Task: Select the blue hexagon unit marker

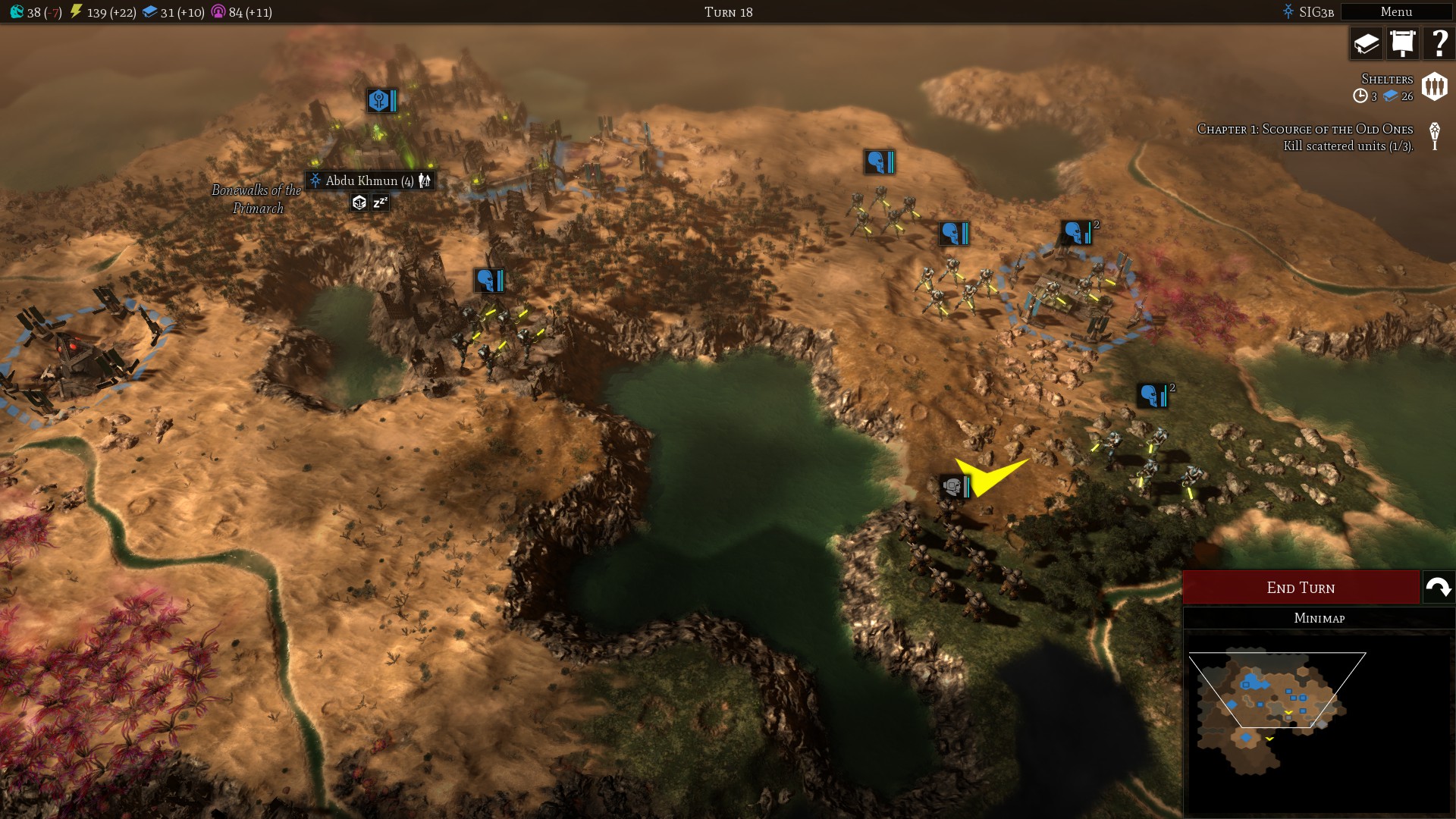Action: pyautogui.click(x=381, y=100)
